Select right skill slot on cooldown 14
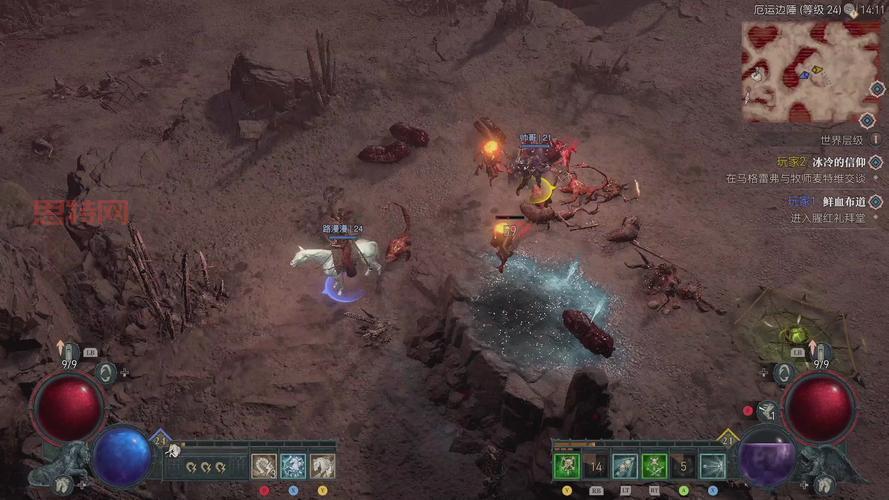This screenshot has width=889, height=500. 596,466
